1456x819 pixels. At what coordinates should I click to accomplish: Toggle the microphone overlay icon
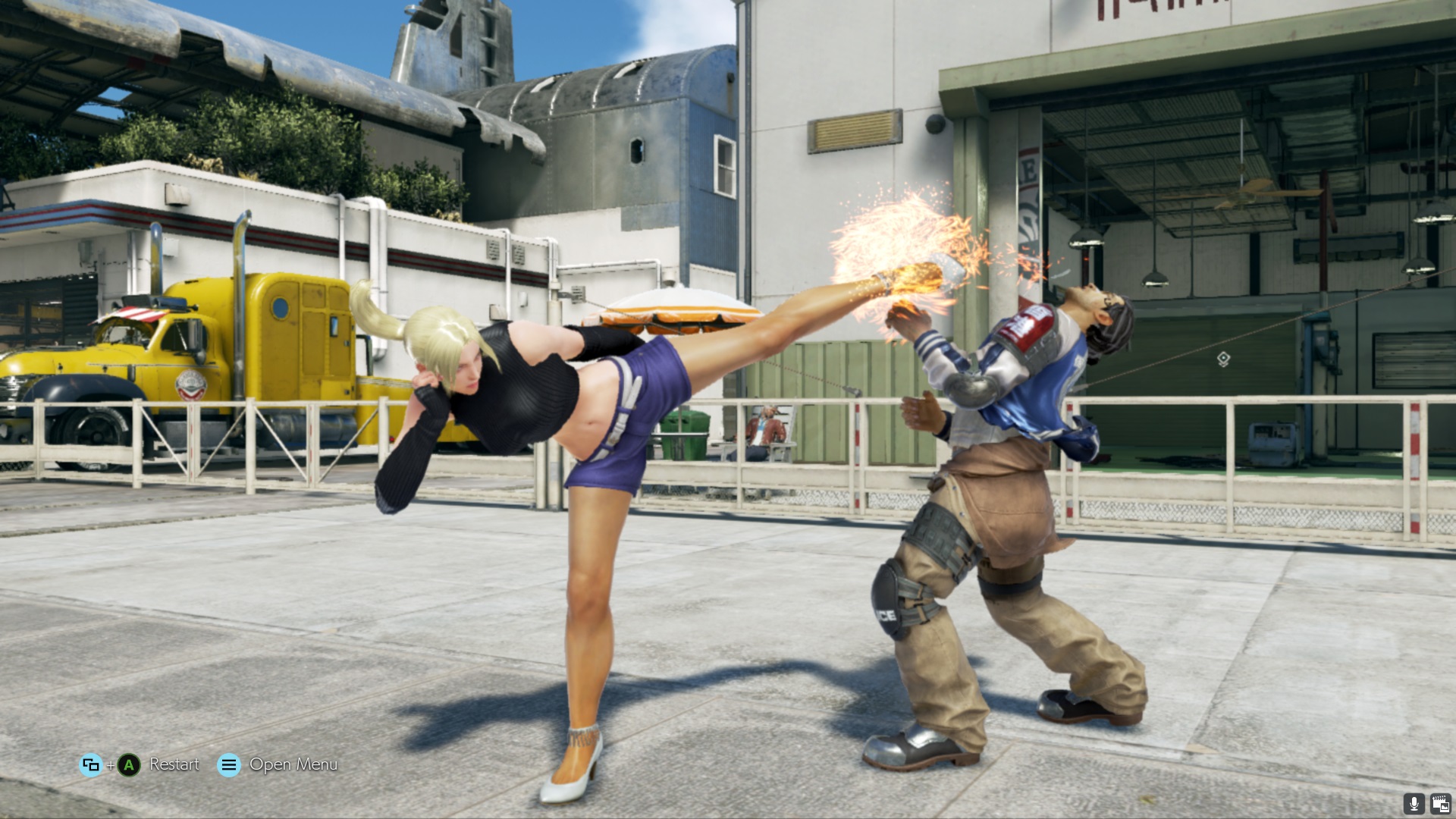(1414, 804)
